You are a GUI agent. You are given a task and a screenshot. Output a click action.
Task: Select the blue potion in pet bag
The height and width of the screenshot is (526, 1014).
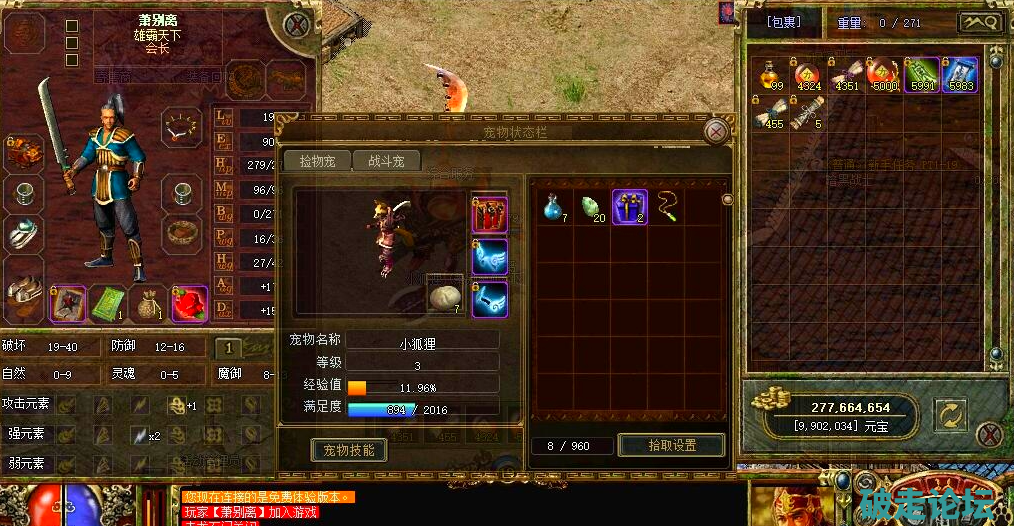tap(553, 208)
